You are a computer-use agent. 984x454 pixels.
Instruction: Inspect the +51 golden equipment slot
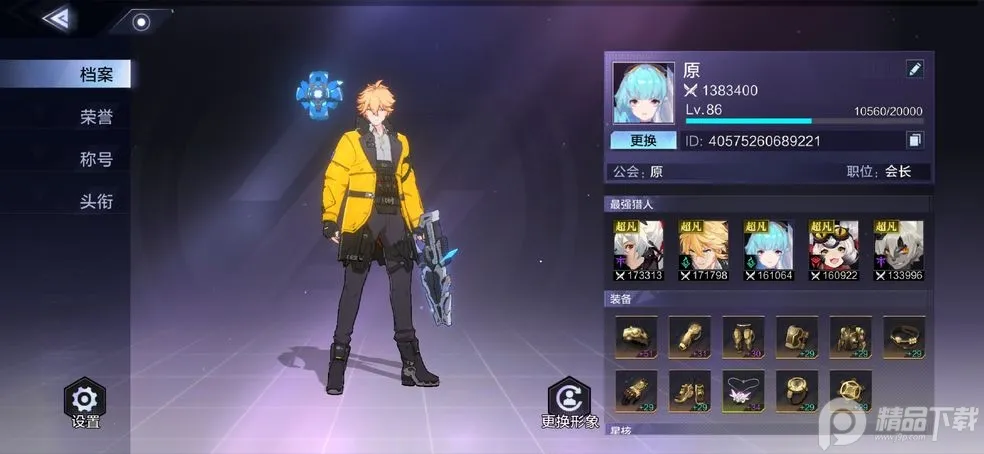635,337
